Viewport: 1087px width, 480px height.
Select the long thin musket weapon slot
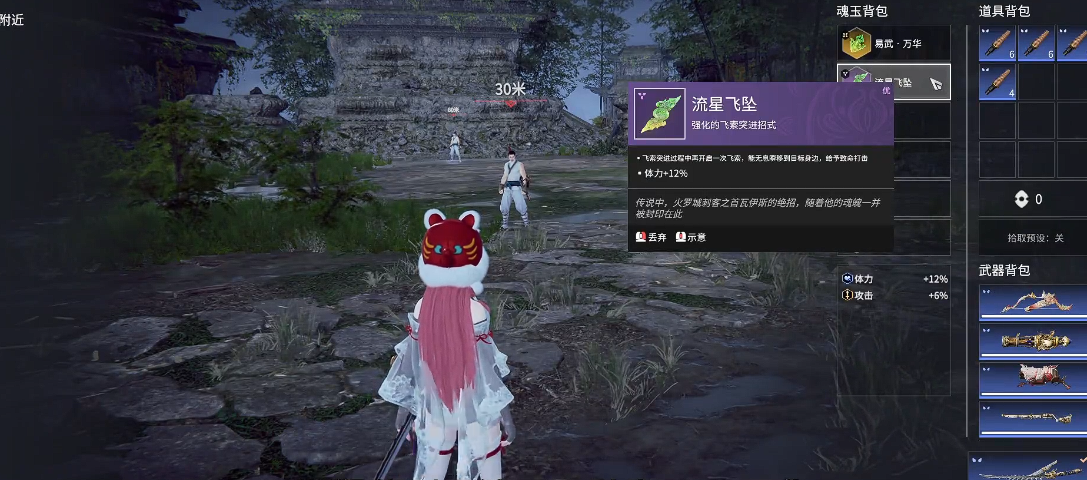tap(1032, 418)
